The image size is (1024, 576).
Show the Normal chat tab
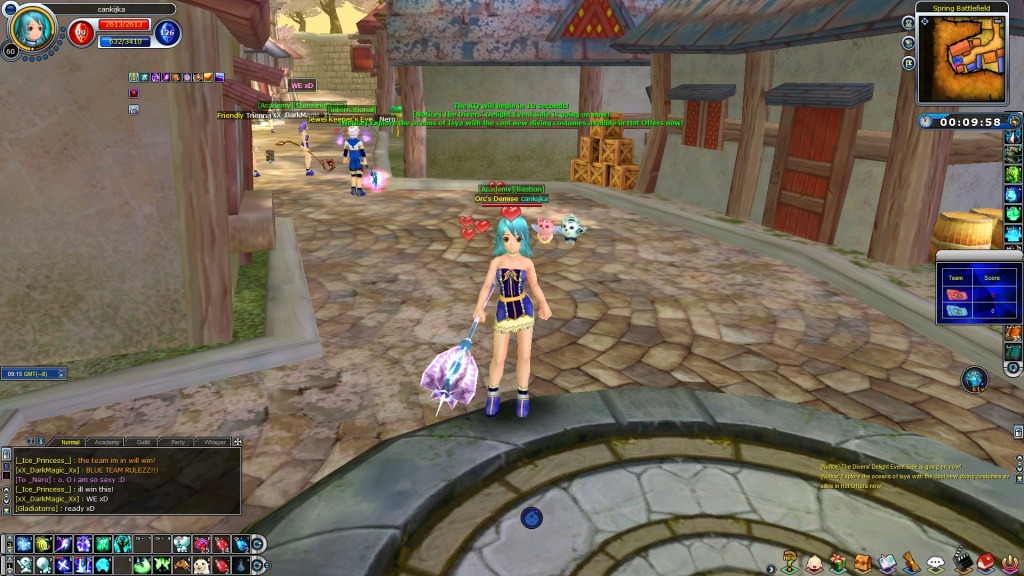pos(70,441)
